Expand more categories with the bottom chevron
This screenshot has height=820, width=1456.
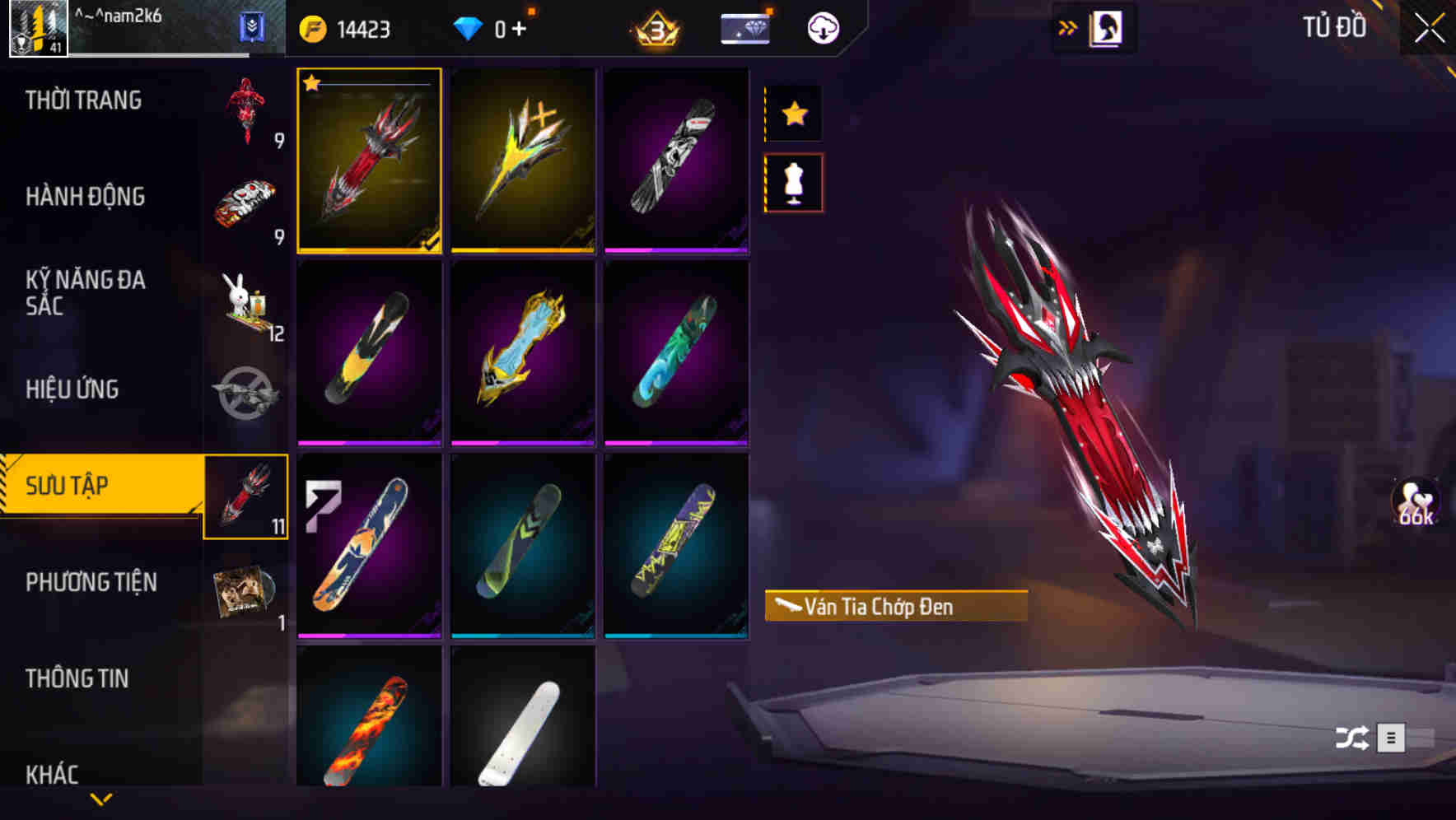click(x=101, y=800)
